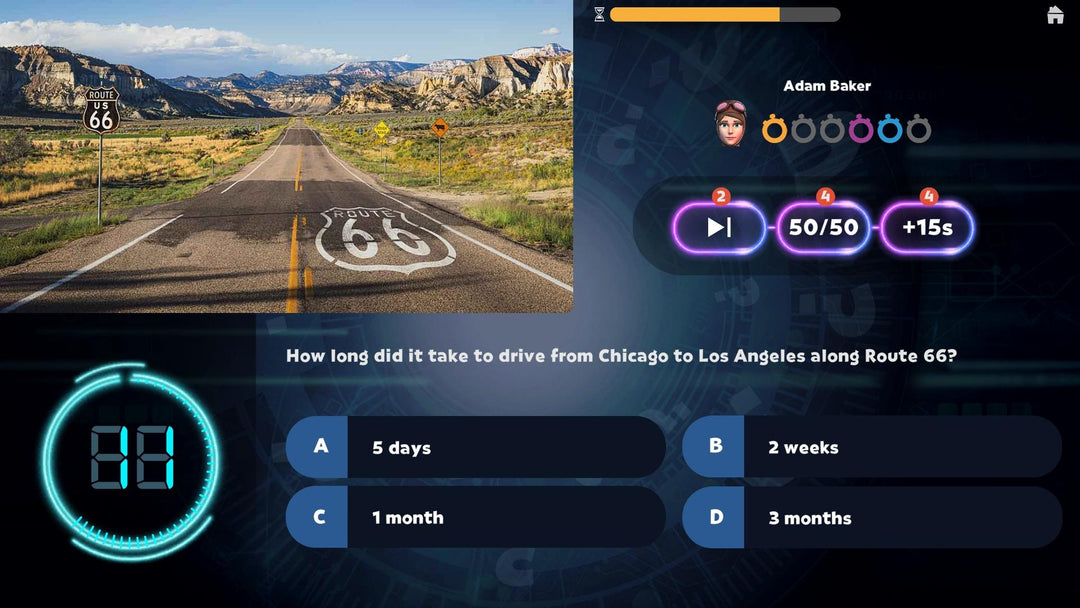Use the skip question lifeline
1080x608 pixels.
pos(719,227)
